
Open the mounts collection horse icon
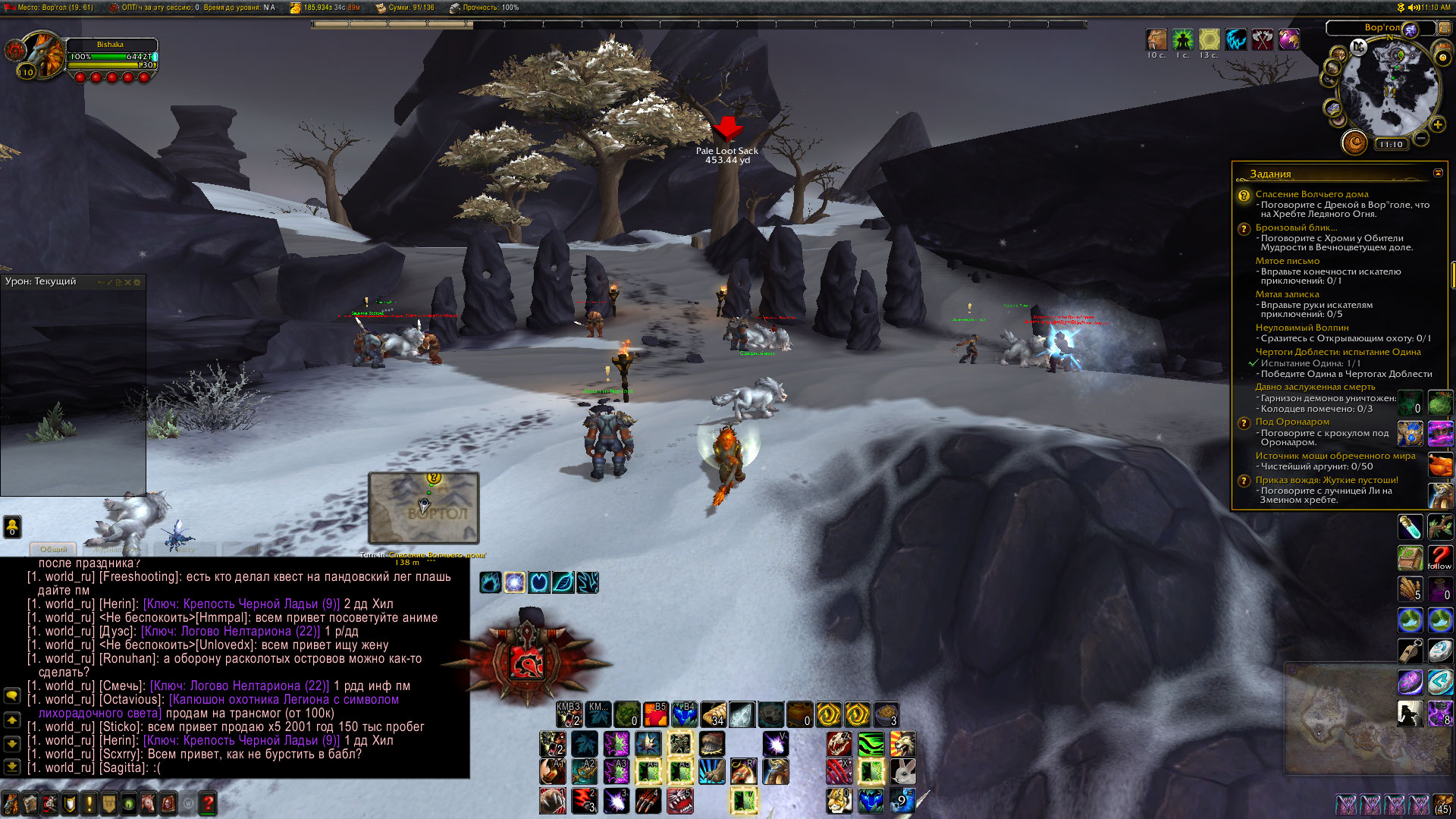click(x=149, y=803)
